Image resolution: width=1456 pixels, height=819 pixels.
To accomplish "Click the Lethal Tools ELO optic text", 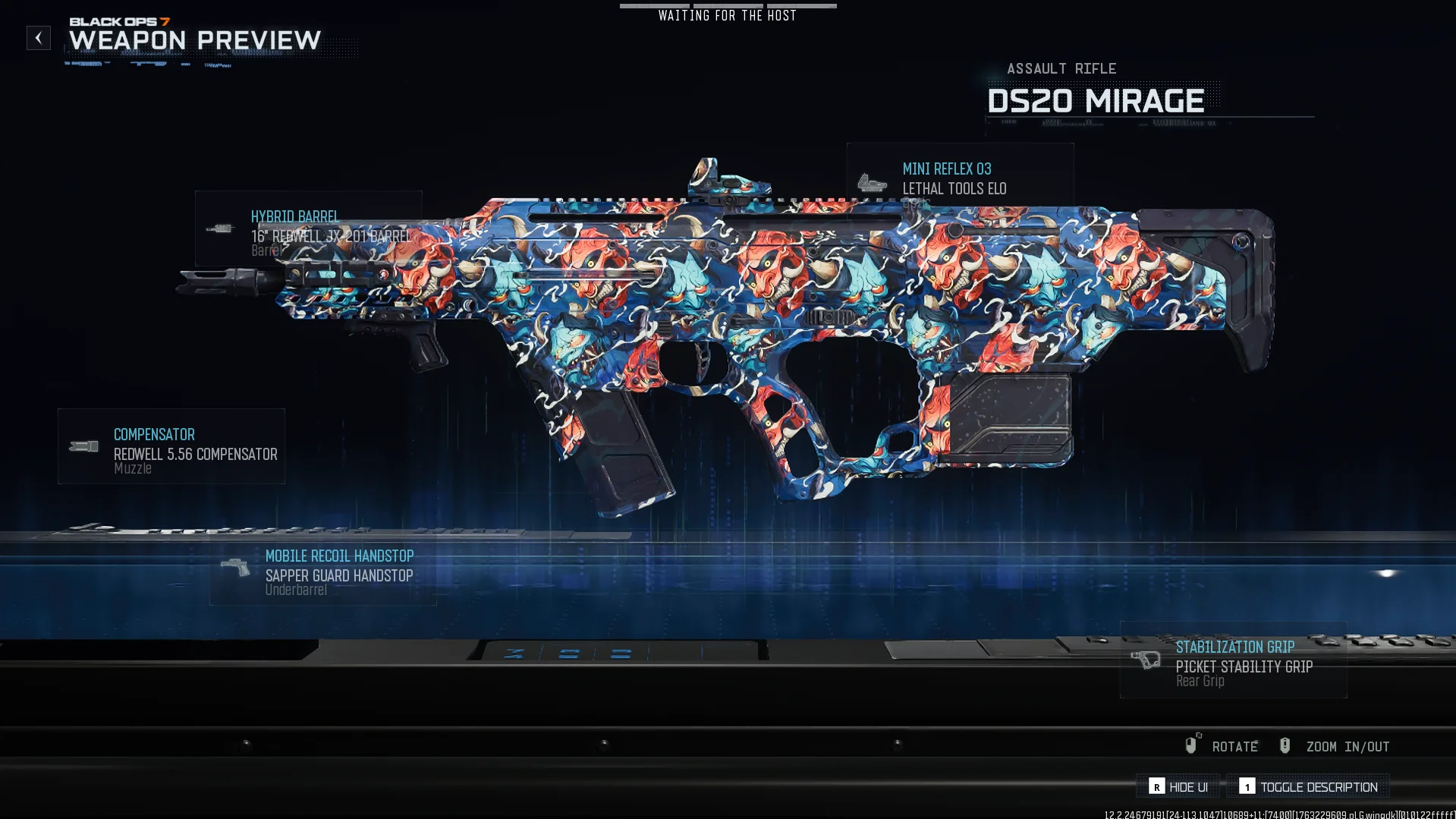I will (x=954, y=188).
